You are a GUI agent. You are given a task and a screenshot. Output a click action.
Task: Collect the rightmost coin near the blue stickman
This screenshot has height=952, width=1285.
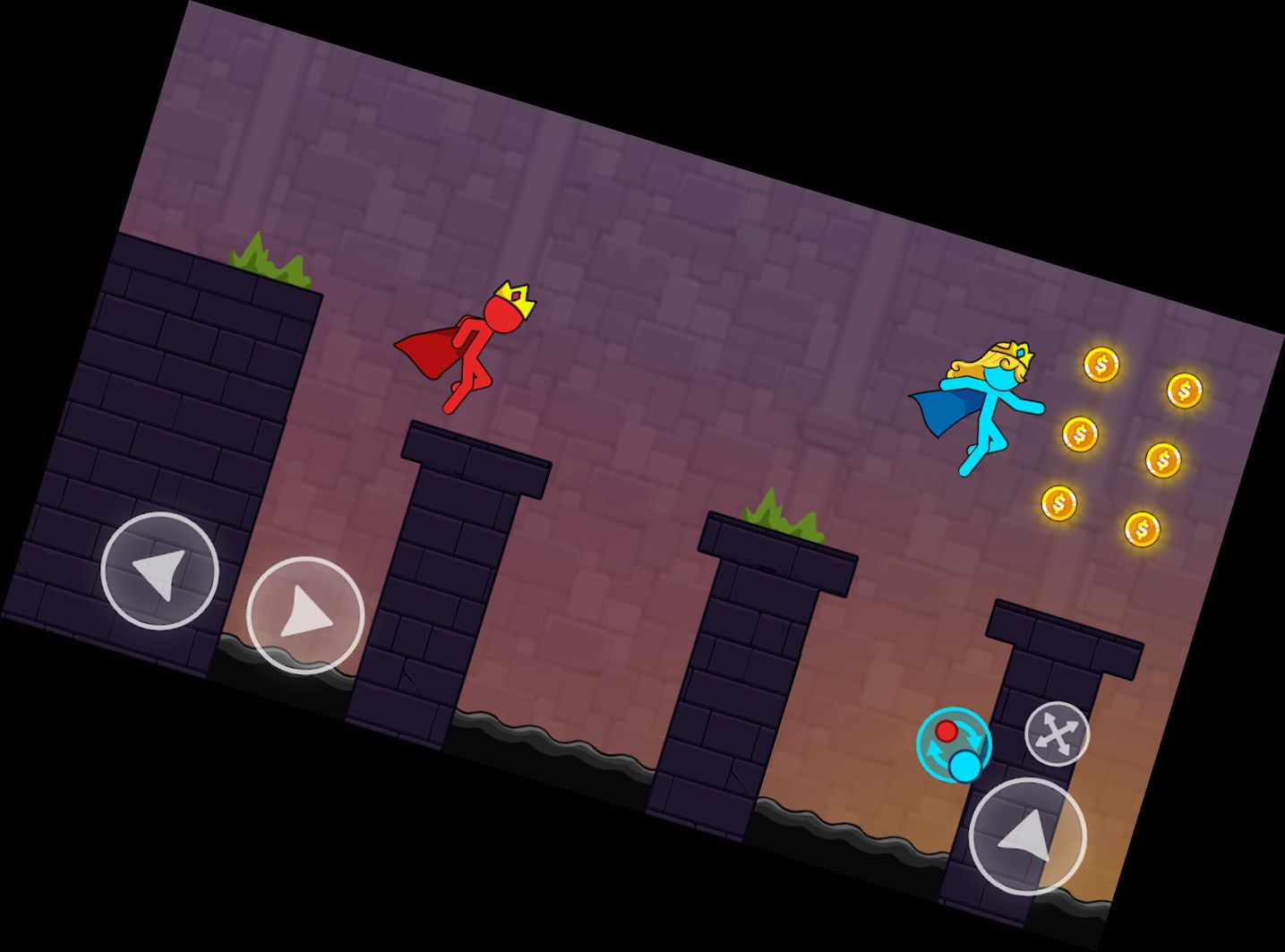coord(1184,390)
